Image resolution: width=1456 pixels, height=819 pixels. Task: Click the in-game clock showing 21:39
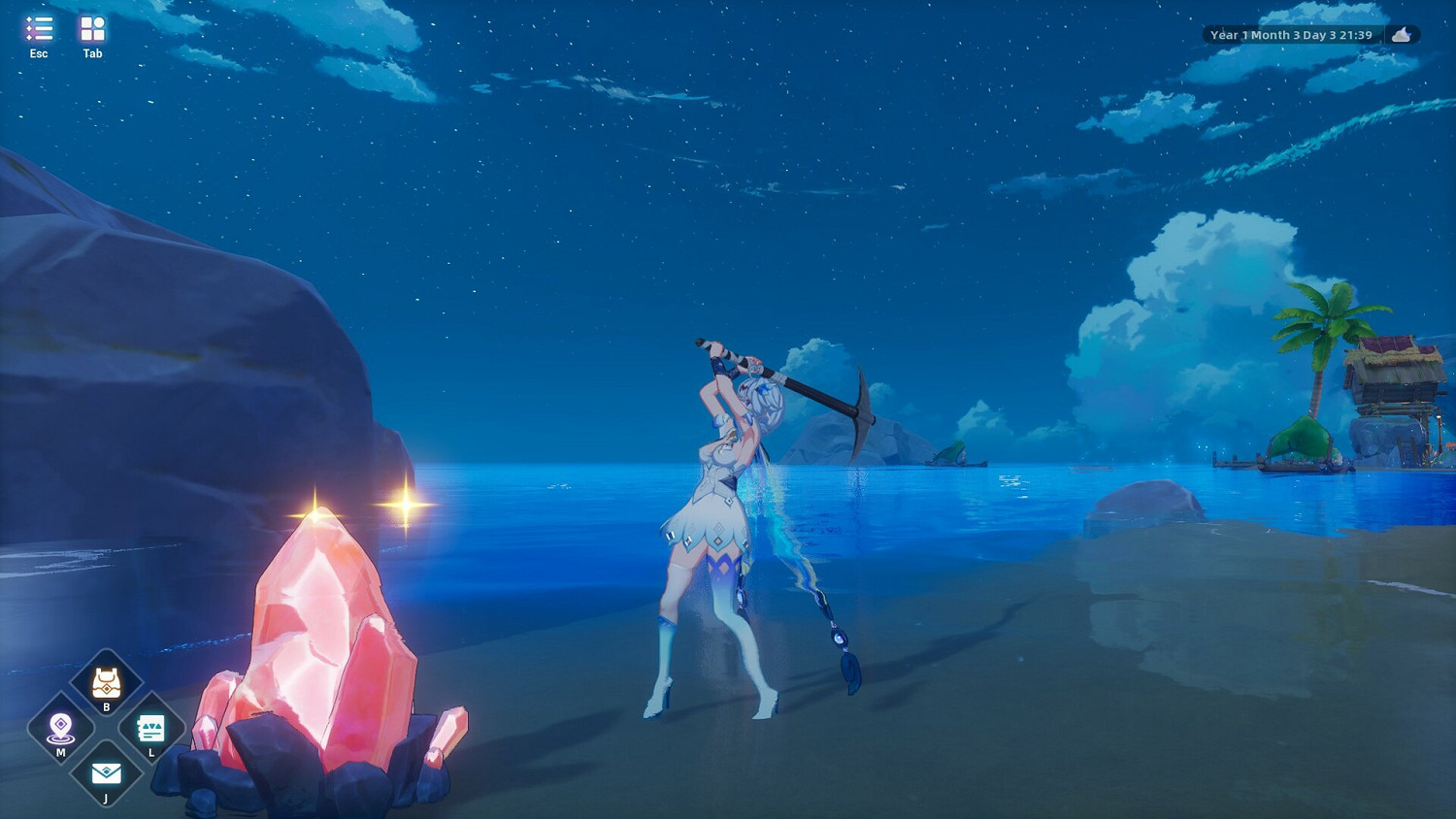click(1356, 34)
